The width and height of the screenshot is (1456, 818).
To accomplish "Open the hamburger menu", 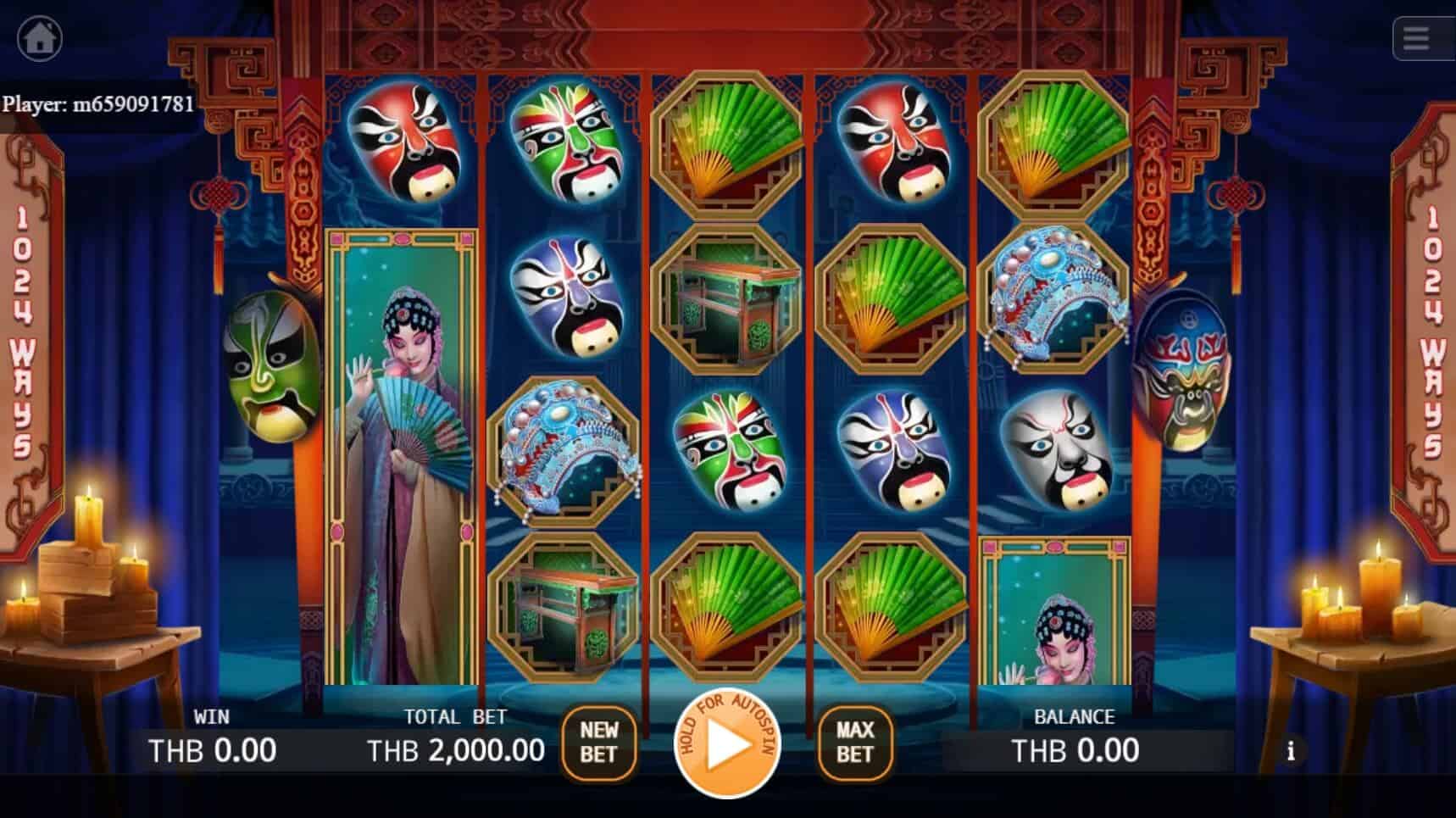I will pos(1417,39).
